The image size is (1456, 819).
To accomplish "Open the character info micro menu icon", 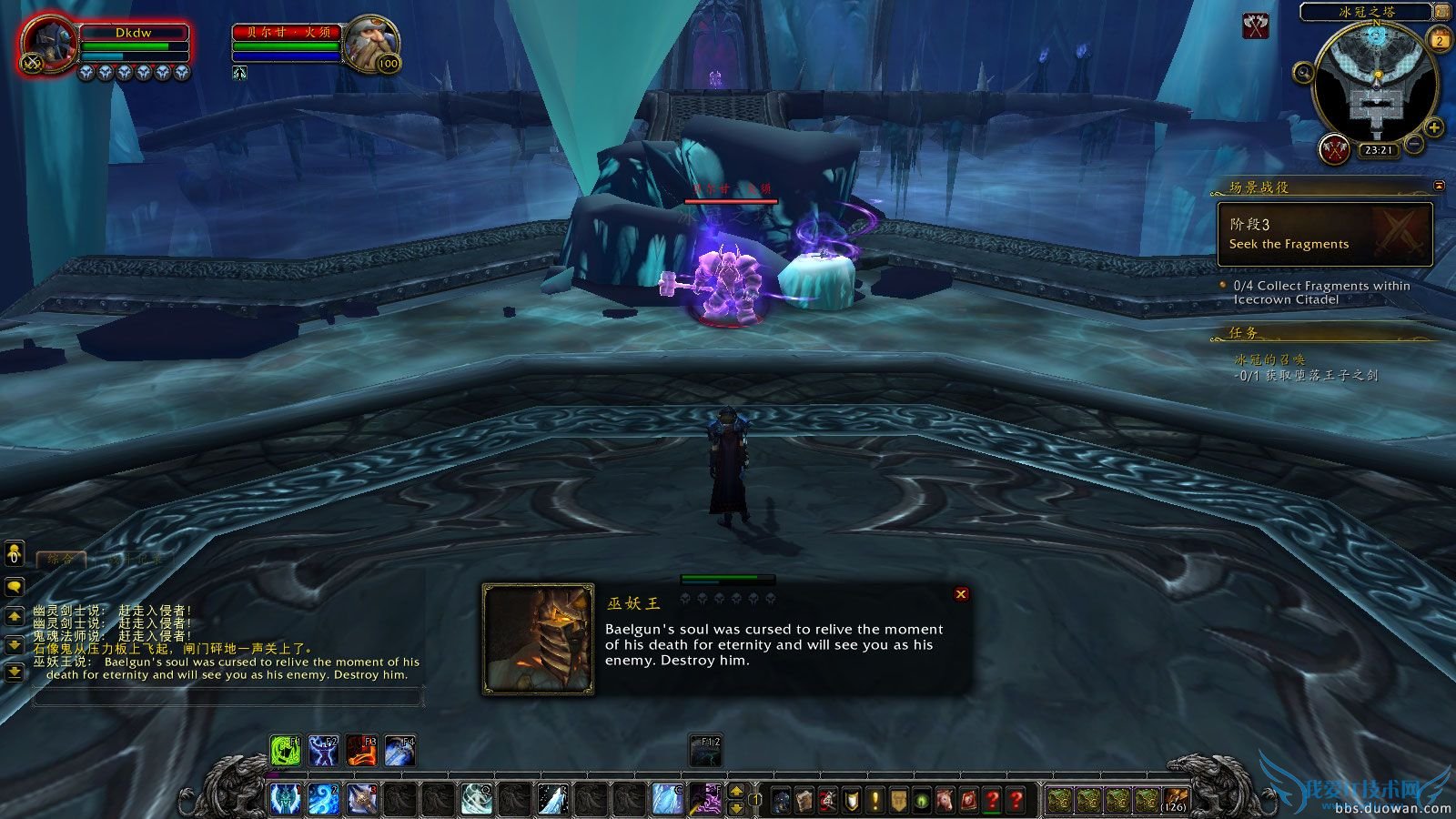I will (x=780, y=799).
